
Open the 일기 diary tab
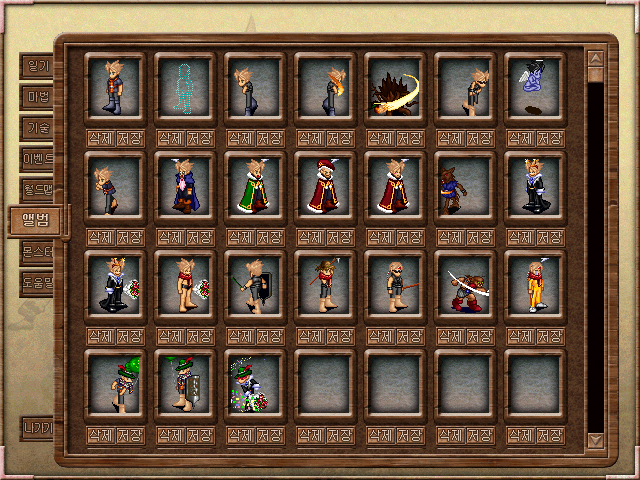(37, 66)
